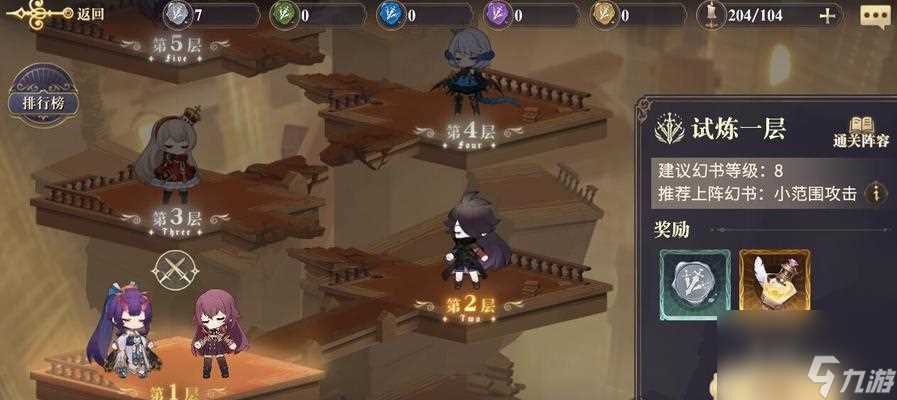Select floor 第5层 stage
Viewport: 897px width, 400px height.
pyautogui.click(x=178, y=48)
